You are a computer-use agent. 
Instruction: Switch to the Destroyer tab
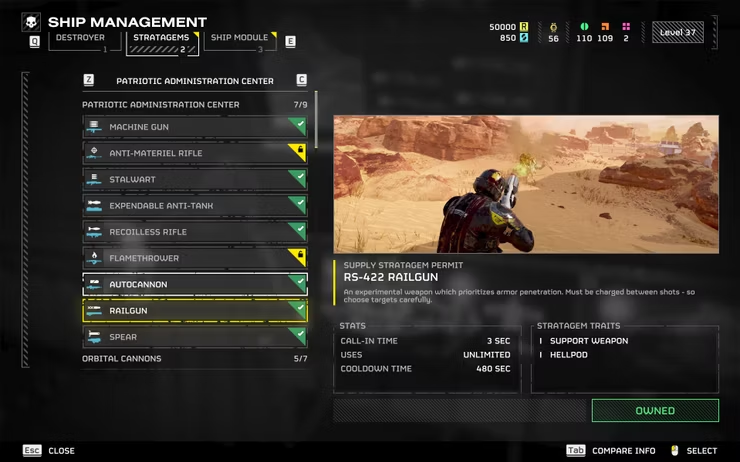80,40
